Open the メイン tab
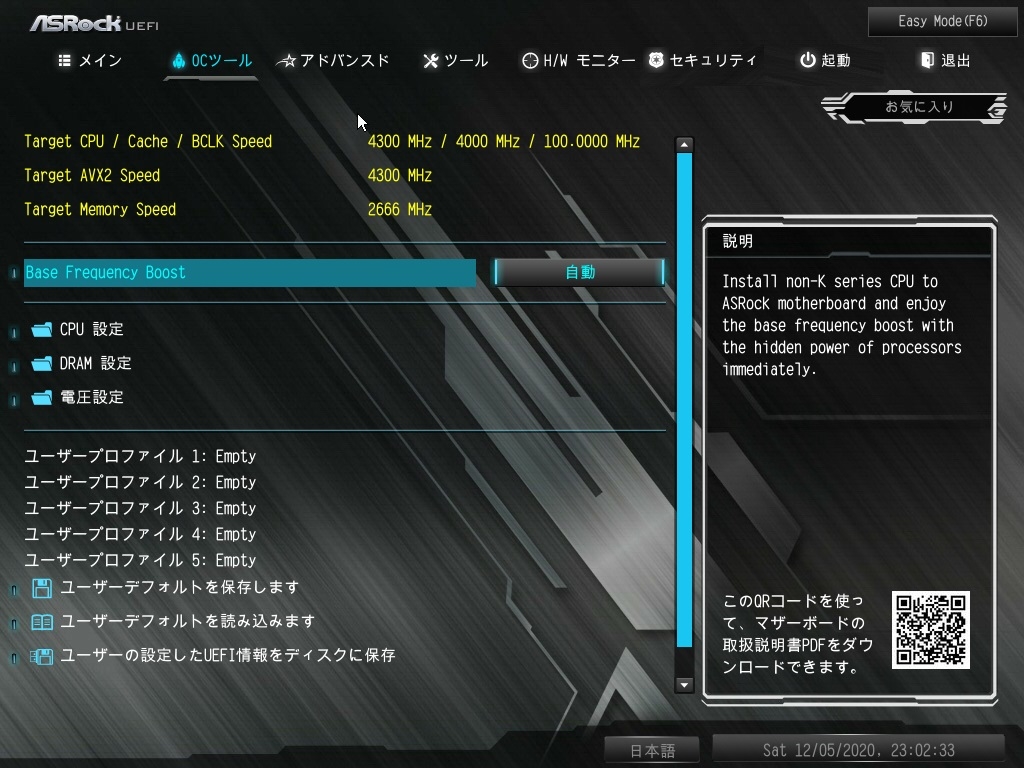The width and height of the screenshot is (1024, 768). (x=90, y=61)
